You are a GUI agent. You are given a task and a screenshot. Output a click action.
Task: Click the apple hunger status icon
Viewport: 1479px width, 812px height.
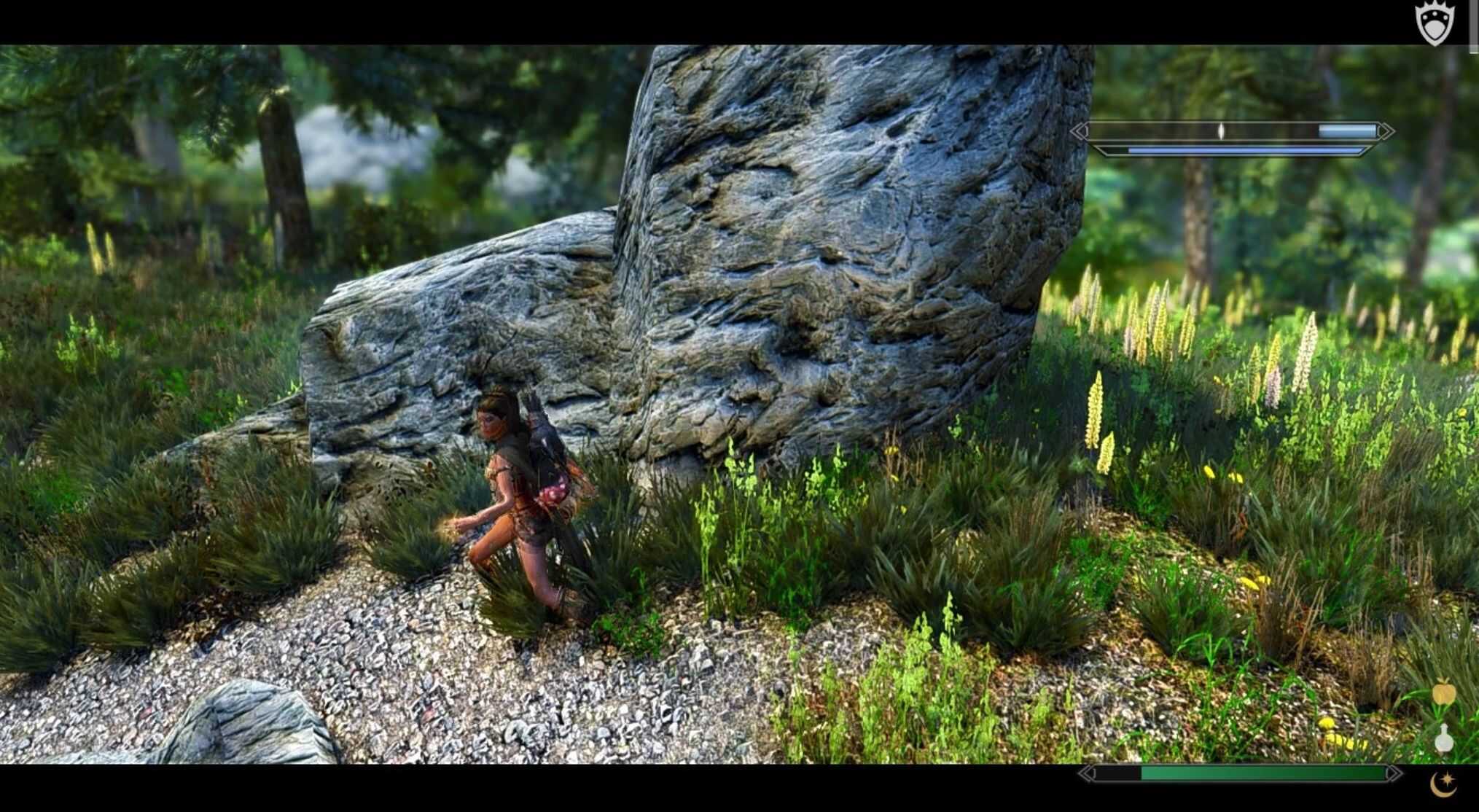[x=1443, y=693]
